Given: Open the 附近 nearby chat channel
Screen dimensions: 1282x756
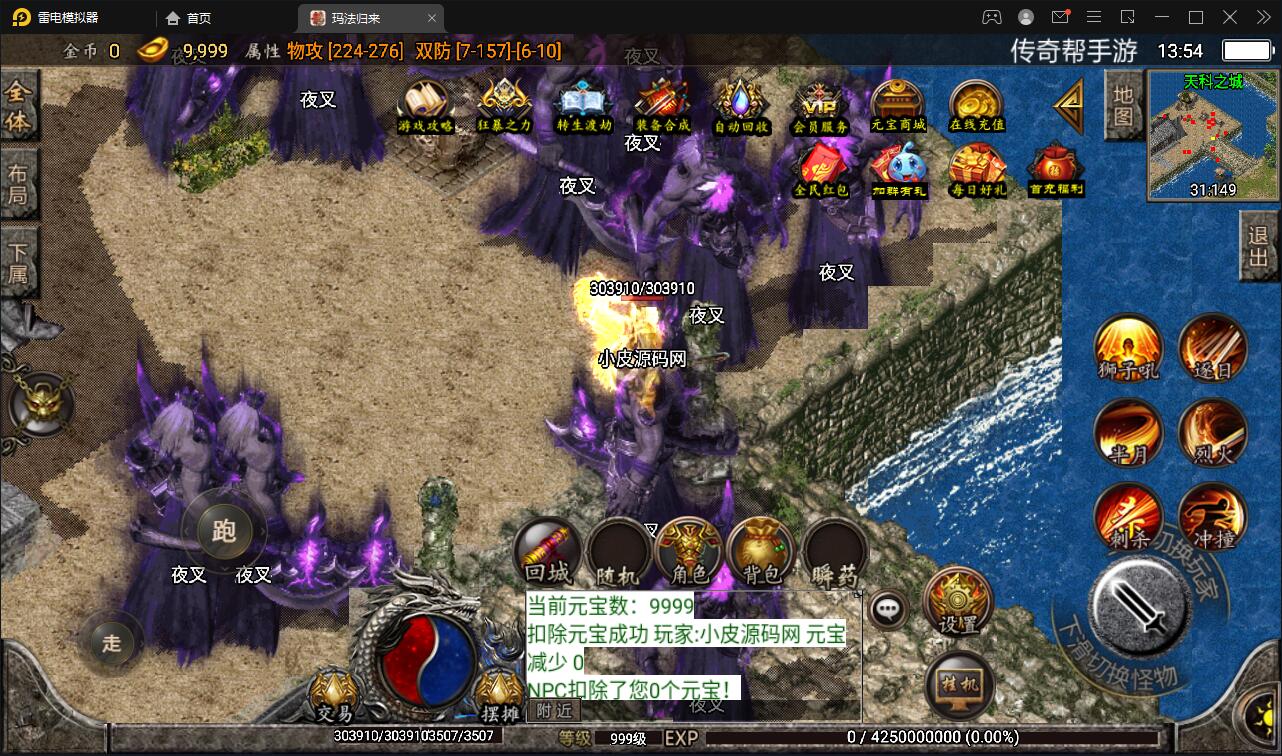Looking at the screenshot, I should tap(553, 711).
